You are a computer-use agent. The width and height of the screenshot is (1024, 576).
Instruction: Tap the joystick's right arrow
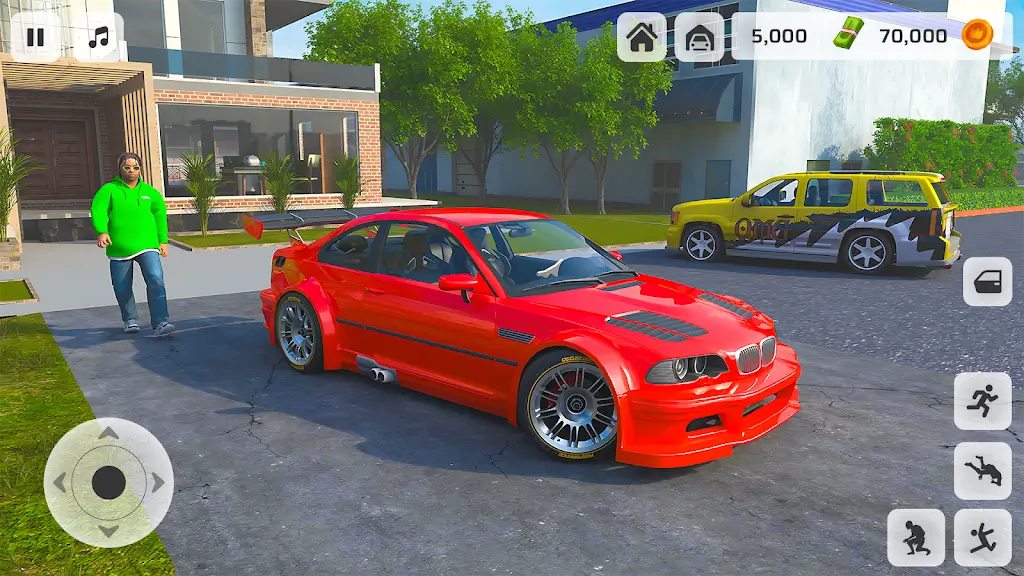158,482
